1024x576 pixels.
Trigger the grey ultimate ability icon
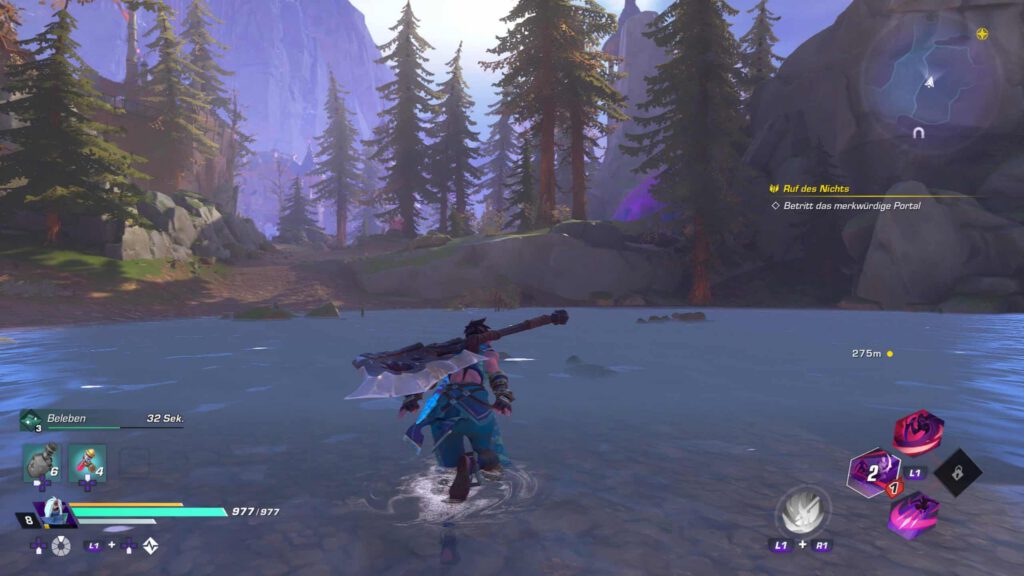801,510
